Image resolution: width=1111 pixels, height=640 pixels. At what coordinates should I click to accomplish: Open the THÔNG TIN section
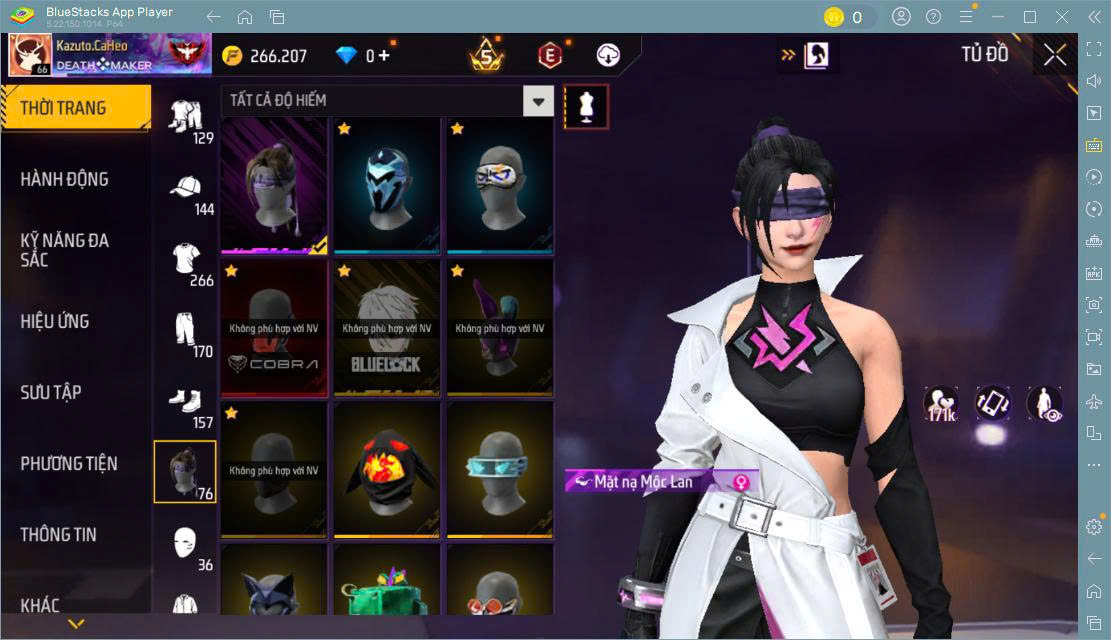pos(59,534)
